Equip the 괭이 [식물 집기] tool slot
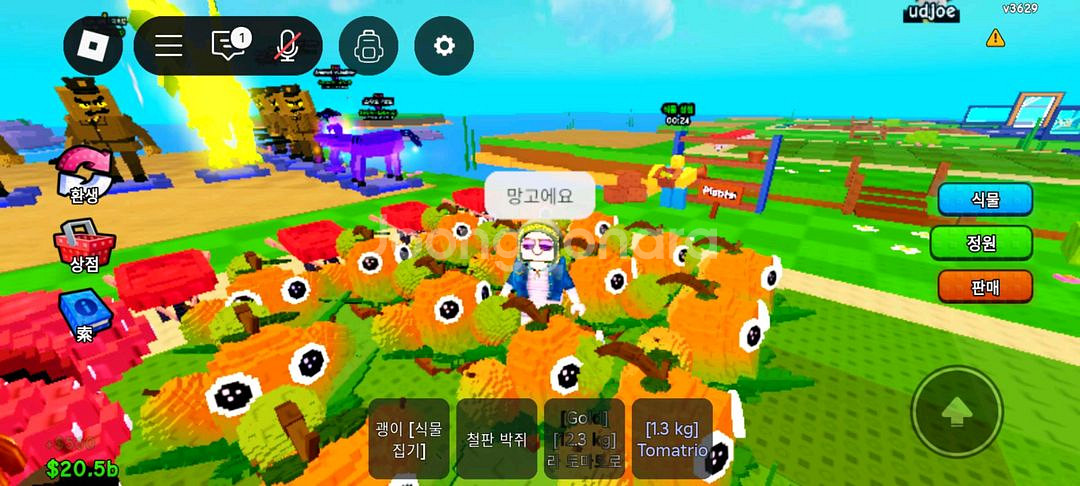 click(409, 439)
